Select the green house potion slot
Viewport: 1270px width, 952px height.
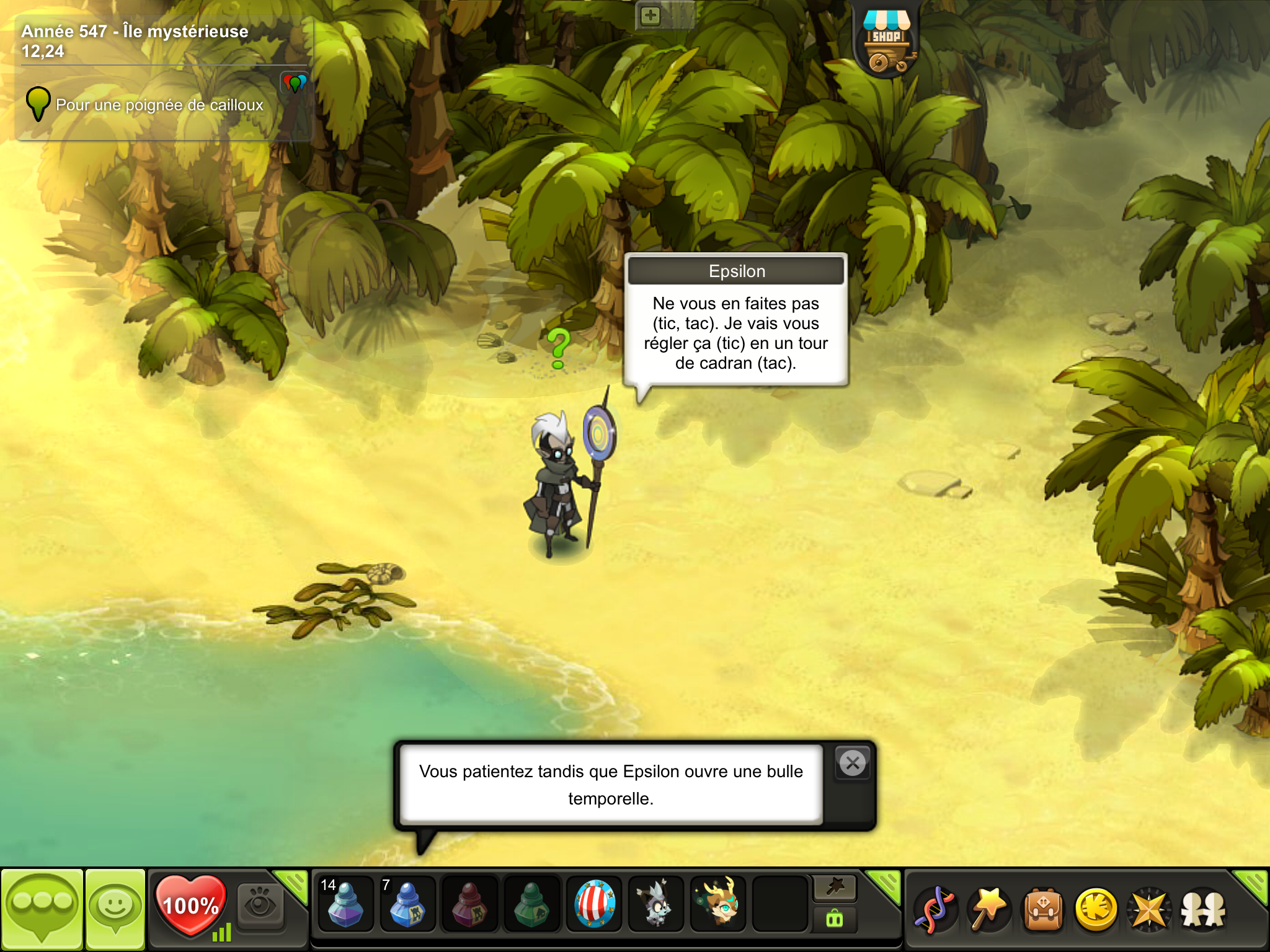click(x=531, y=905)
